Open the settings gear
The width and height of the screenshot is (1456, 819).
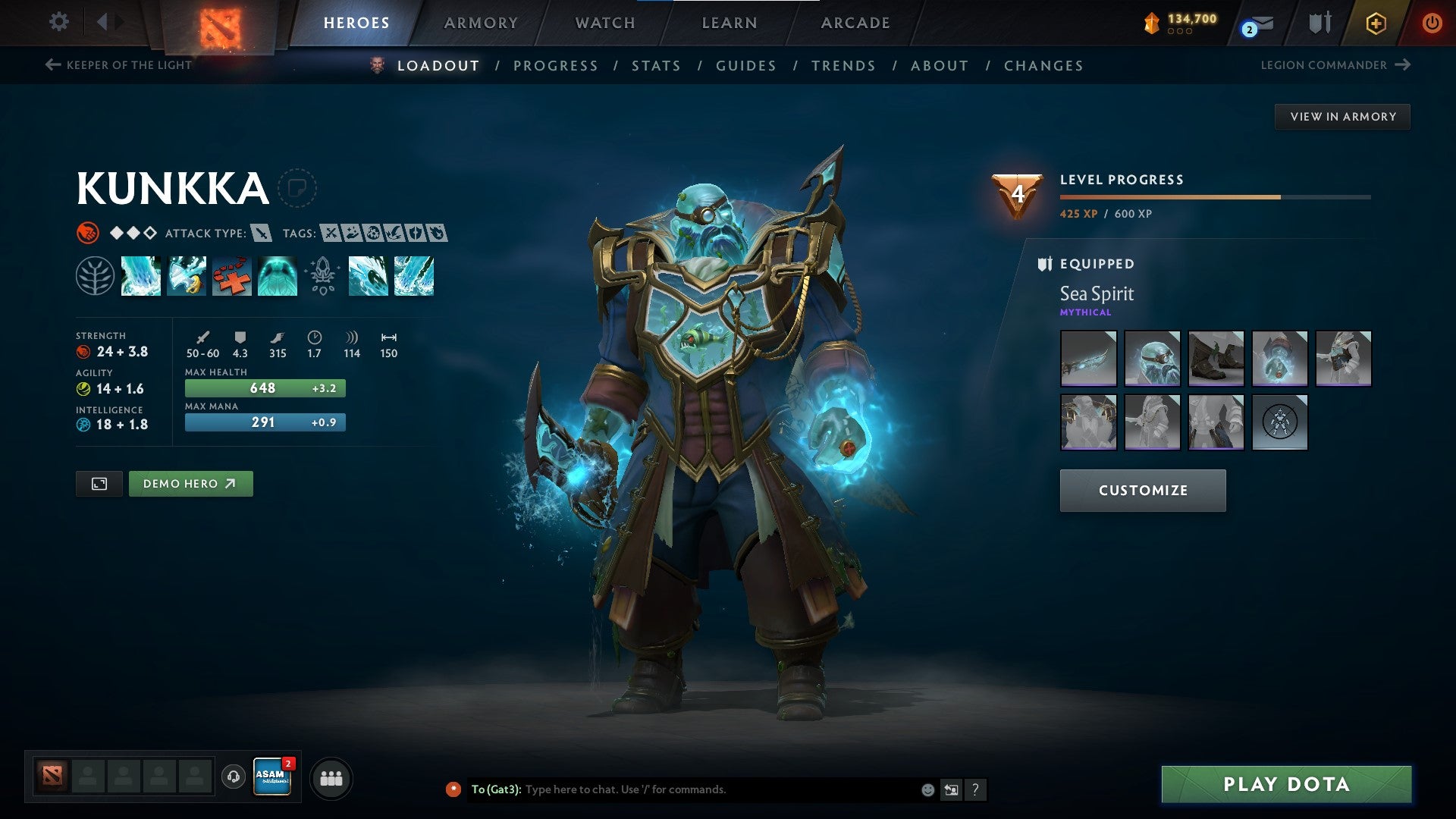coord(58,22)
